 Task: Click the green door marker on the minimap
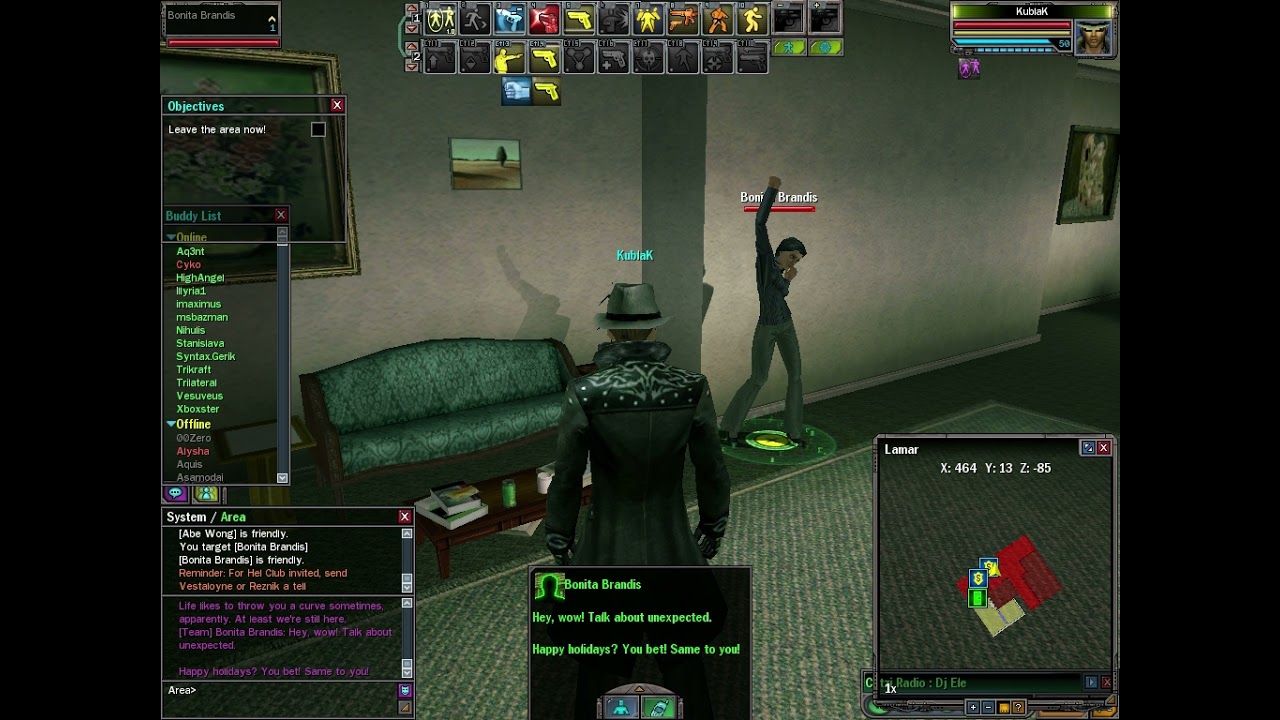pos(978,598)
